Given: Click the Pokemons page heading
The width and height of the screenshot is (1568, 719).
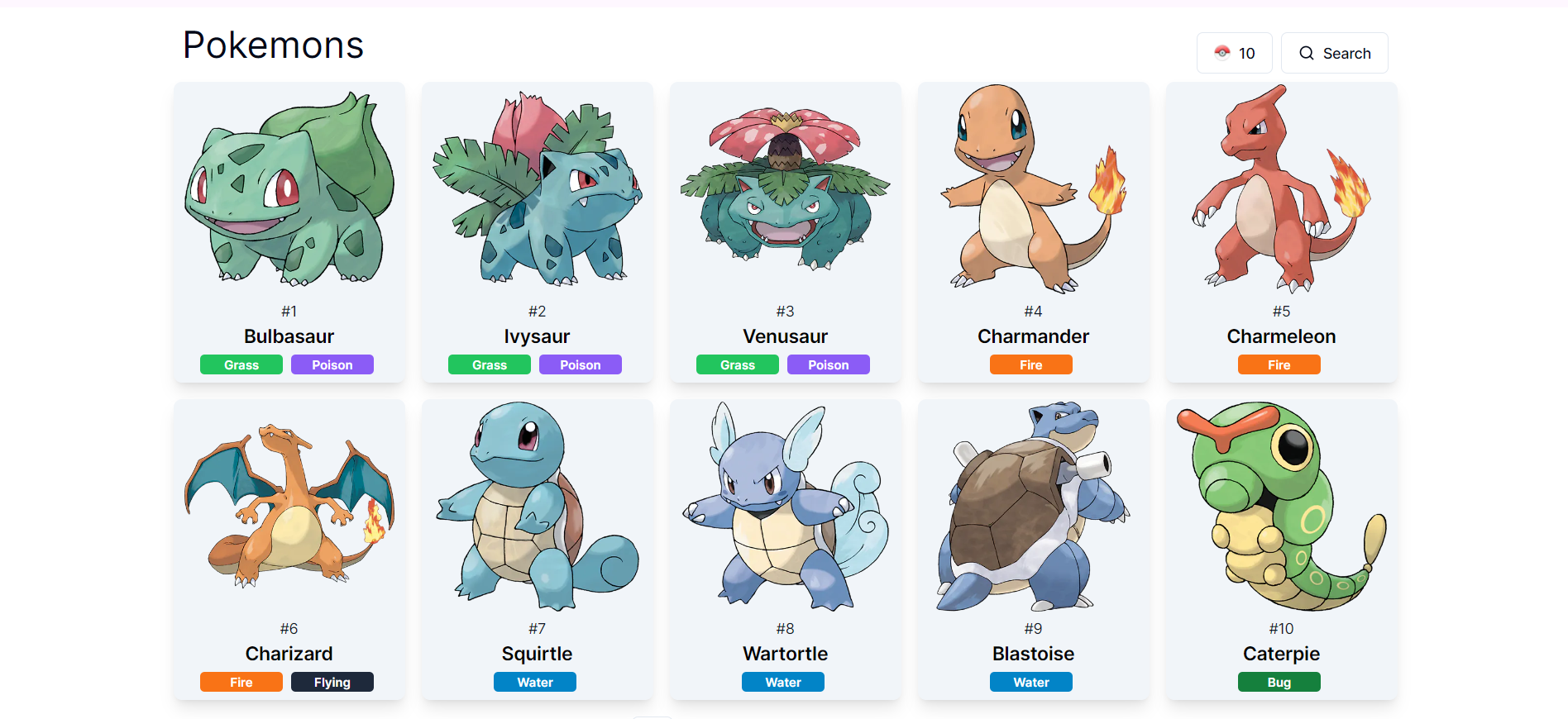Looking at the screenshot, I should click(x=273, y=45).
